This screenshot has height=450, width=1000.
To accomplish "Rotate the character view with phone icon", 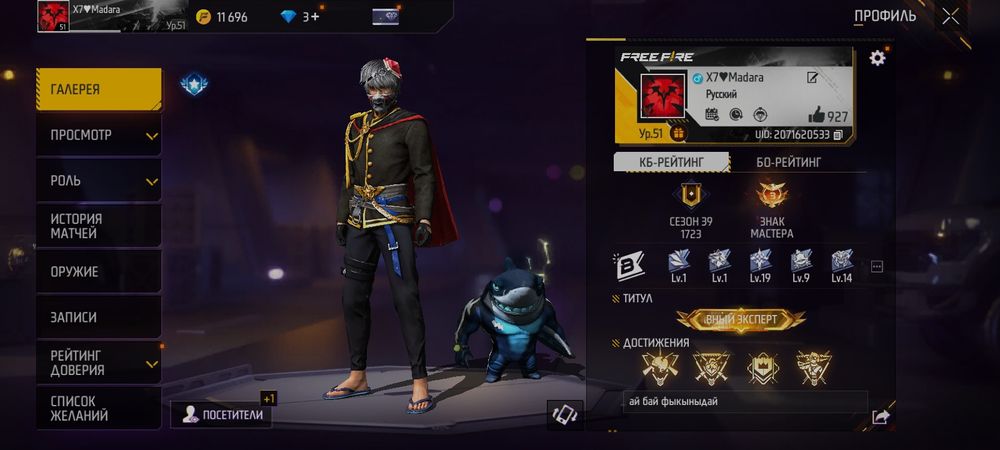I will click(565, 415).
